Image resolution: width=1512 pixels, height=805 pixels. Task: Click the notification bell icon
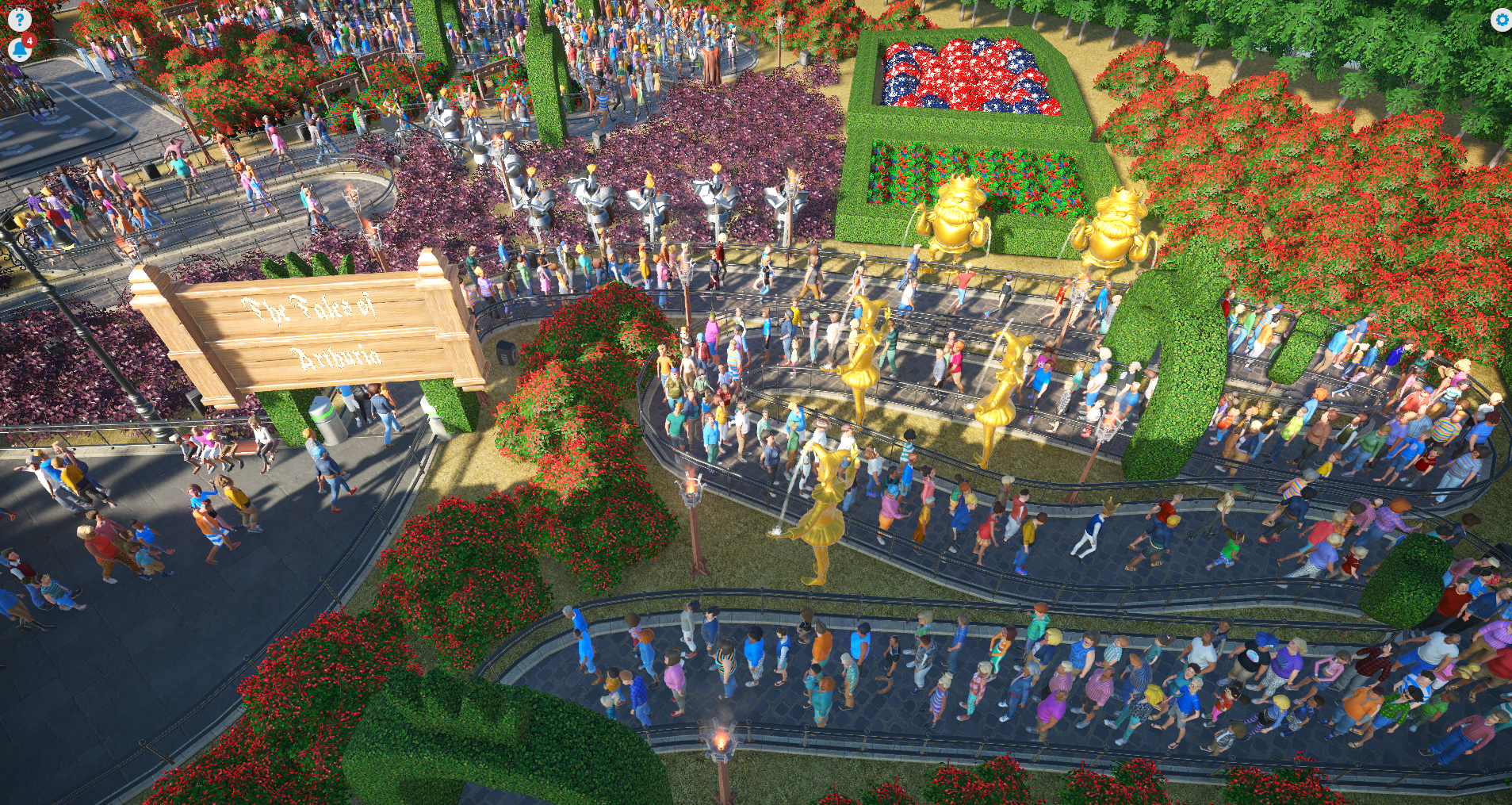[19, 49]
